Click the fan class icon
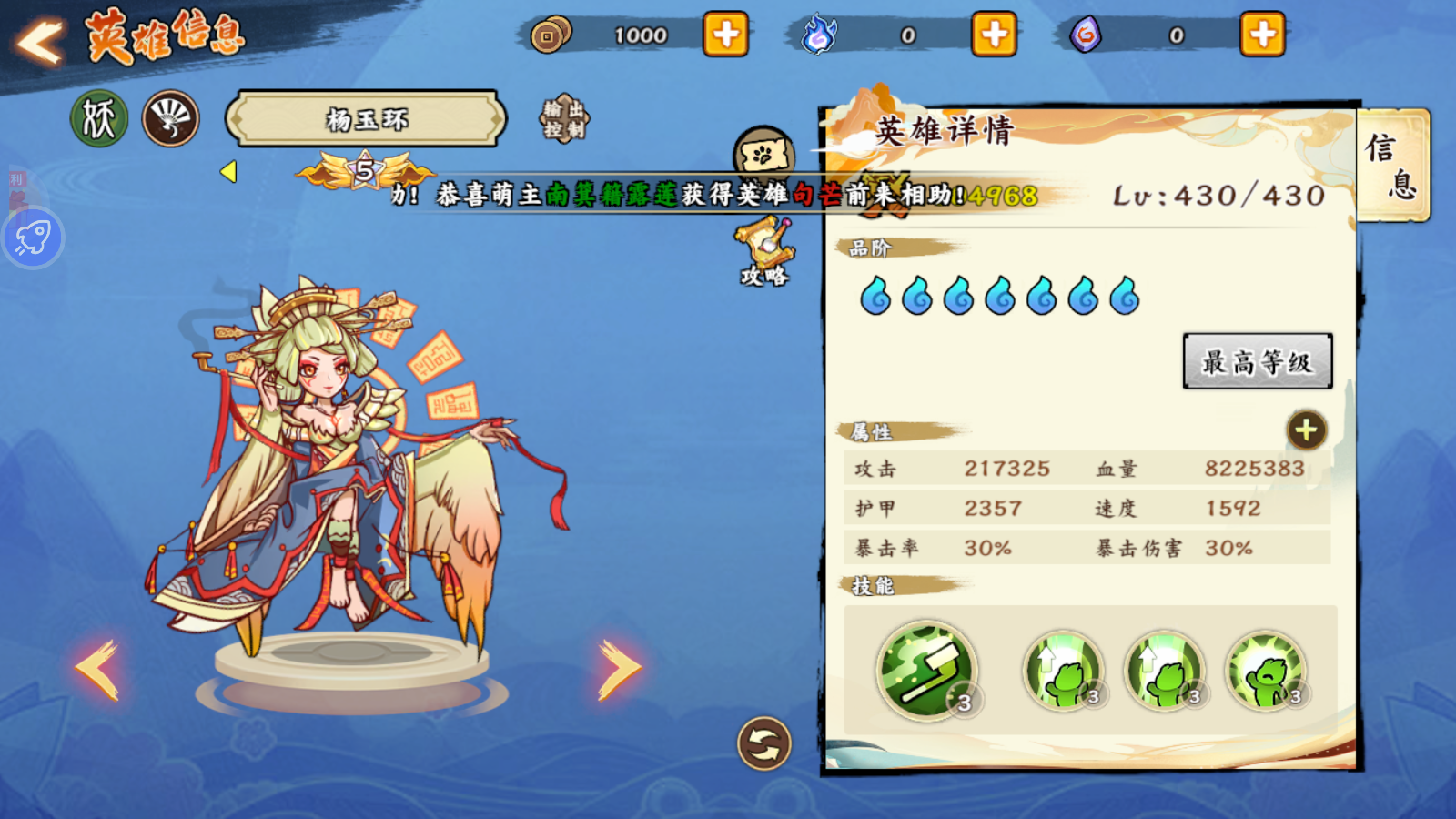This screenshot has height=819, width=1456. (x=170, y=118)
